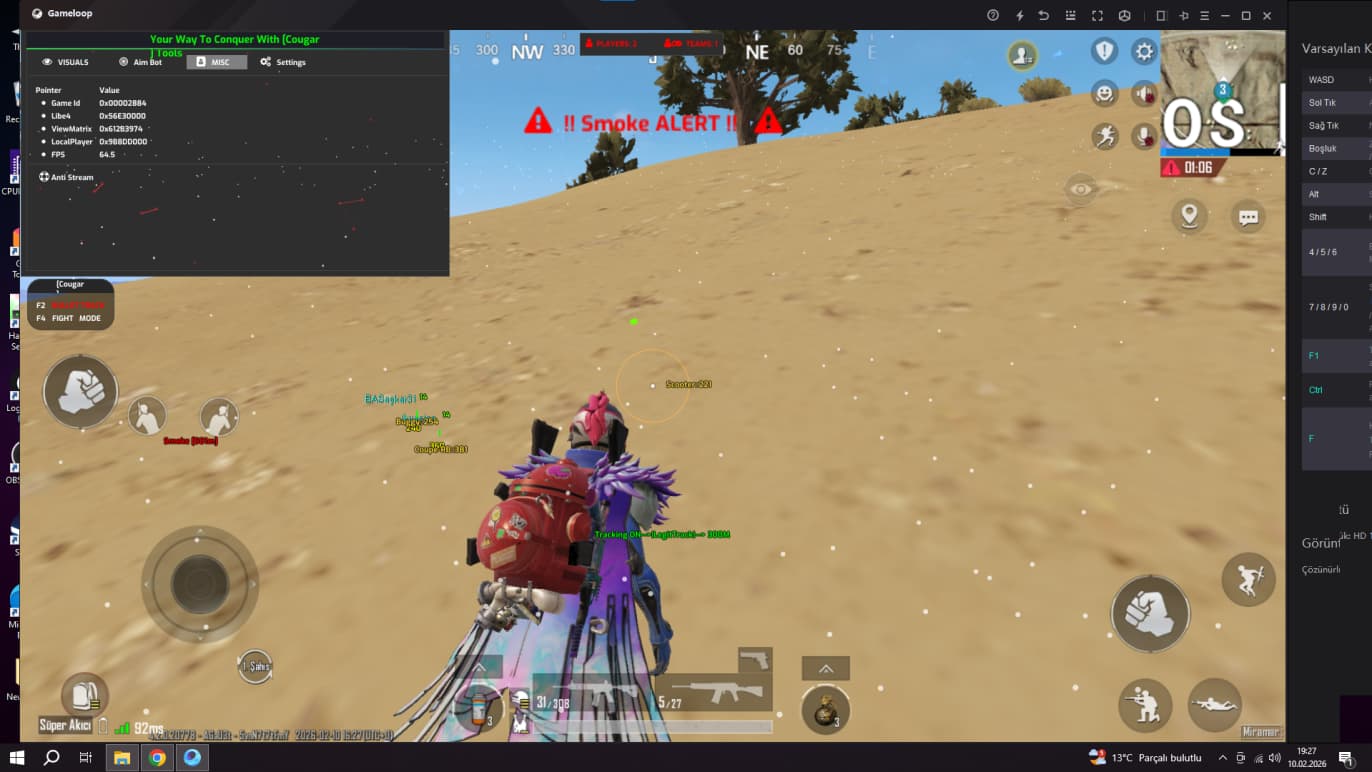Click the shield security icon
Screen dimensions: 1372x772
pos(1104,50)
